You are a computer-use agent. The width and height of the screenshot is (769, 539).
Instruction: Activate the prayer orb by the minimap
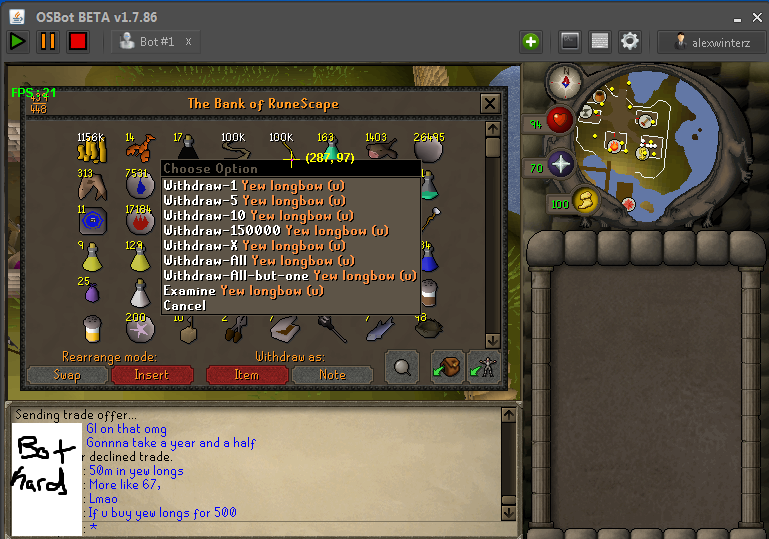[x=561, y=164]
